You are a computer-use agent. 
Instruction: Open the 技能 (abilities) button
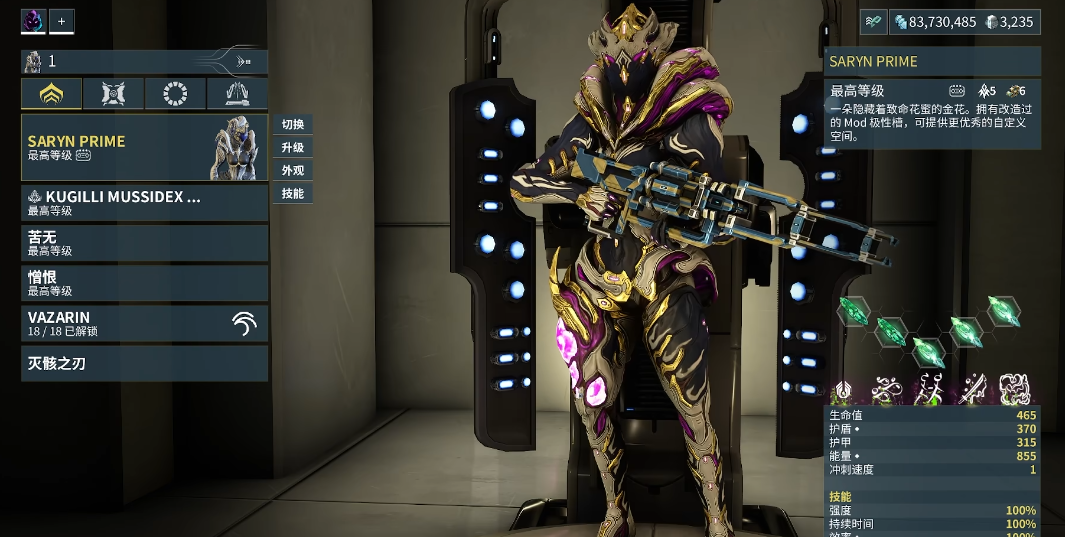(293, 194)
